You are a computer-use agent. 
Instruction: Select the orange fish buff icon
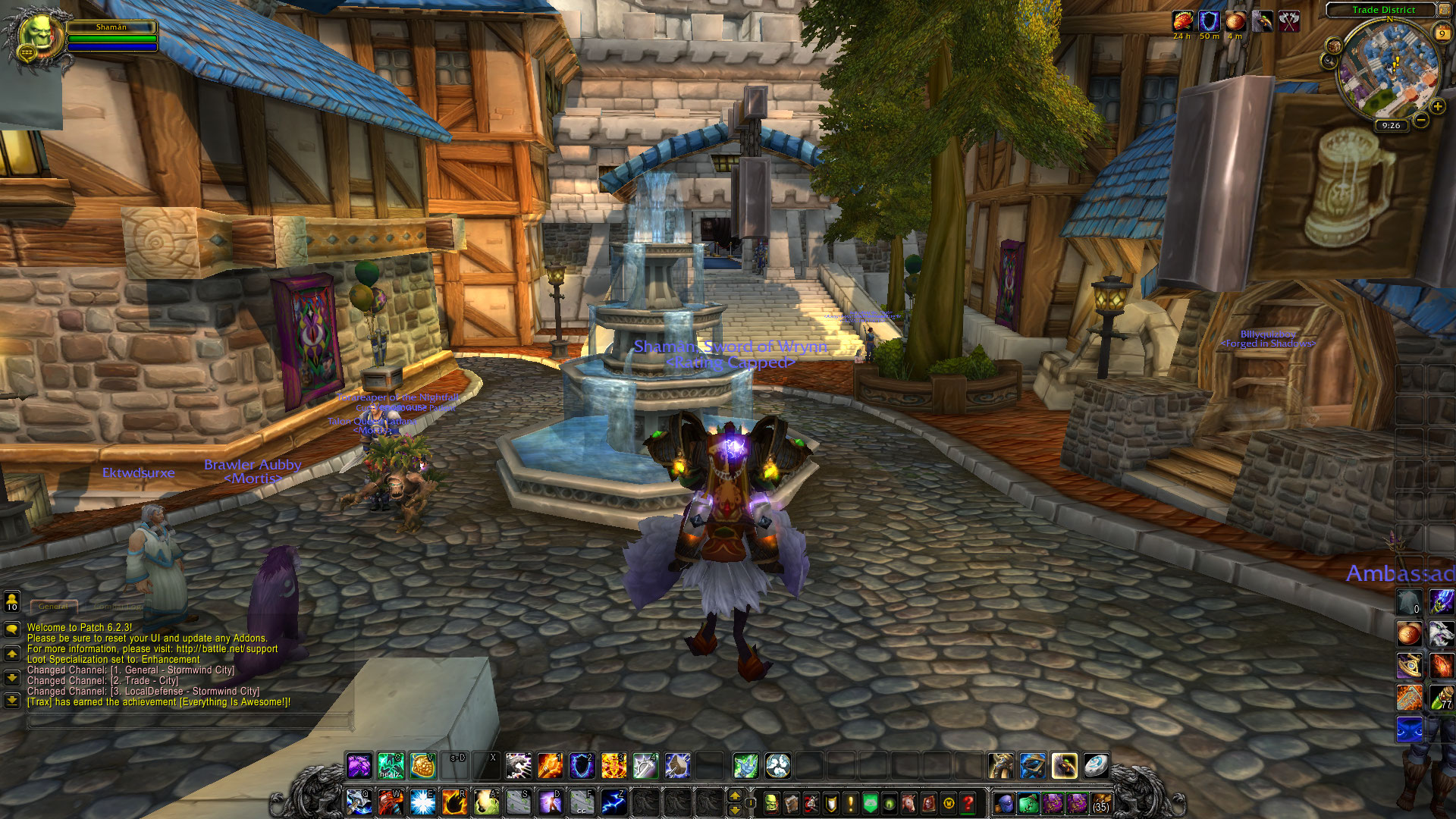tap(1182, 21)
